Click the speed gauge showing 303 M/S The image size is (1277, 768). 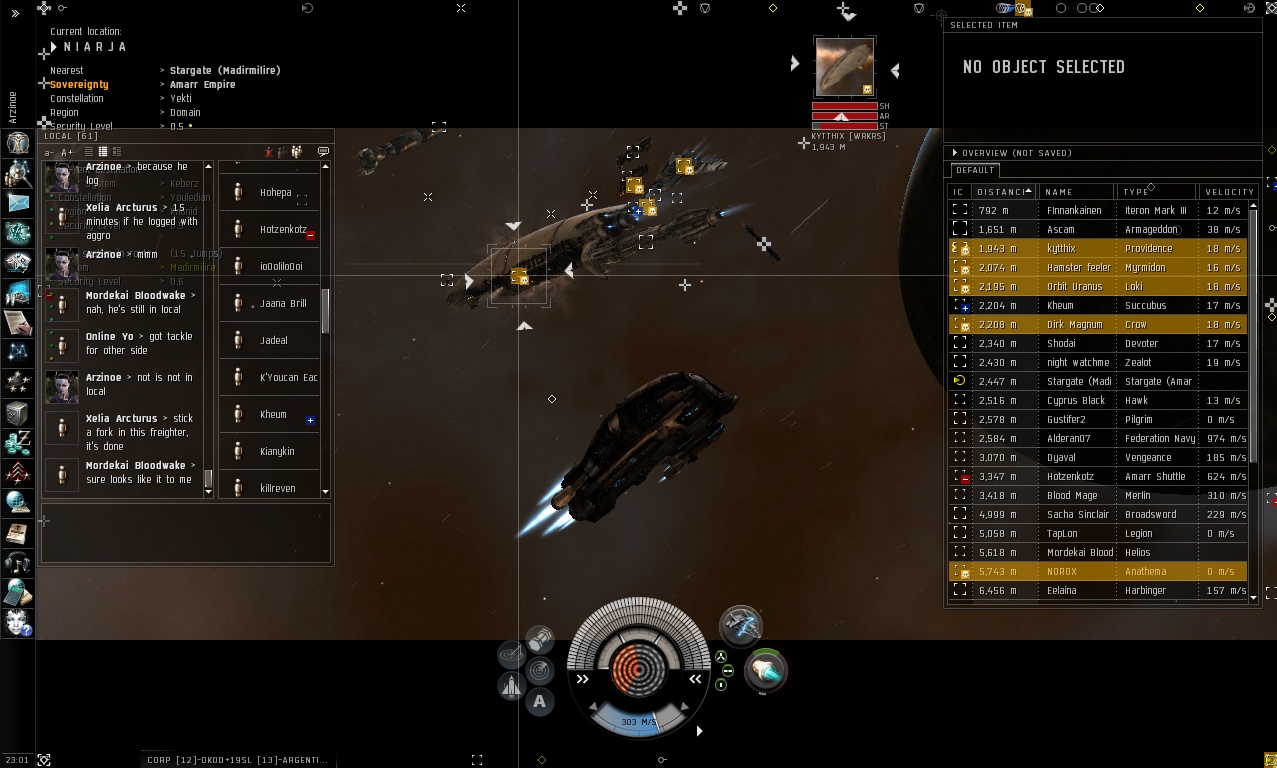click(x=638, y=722)
